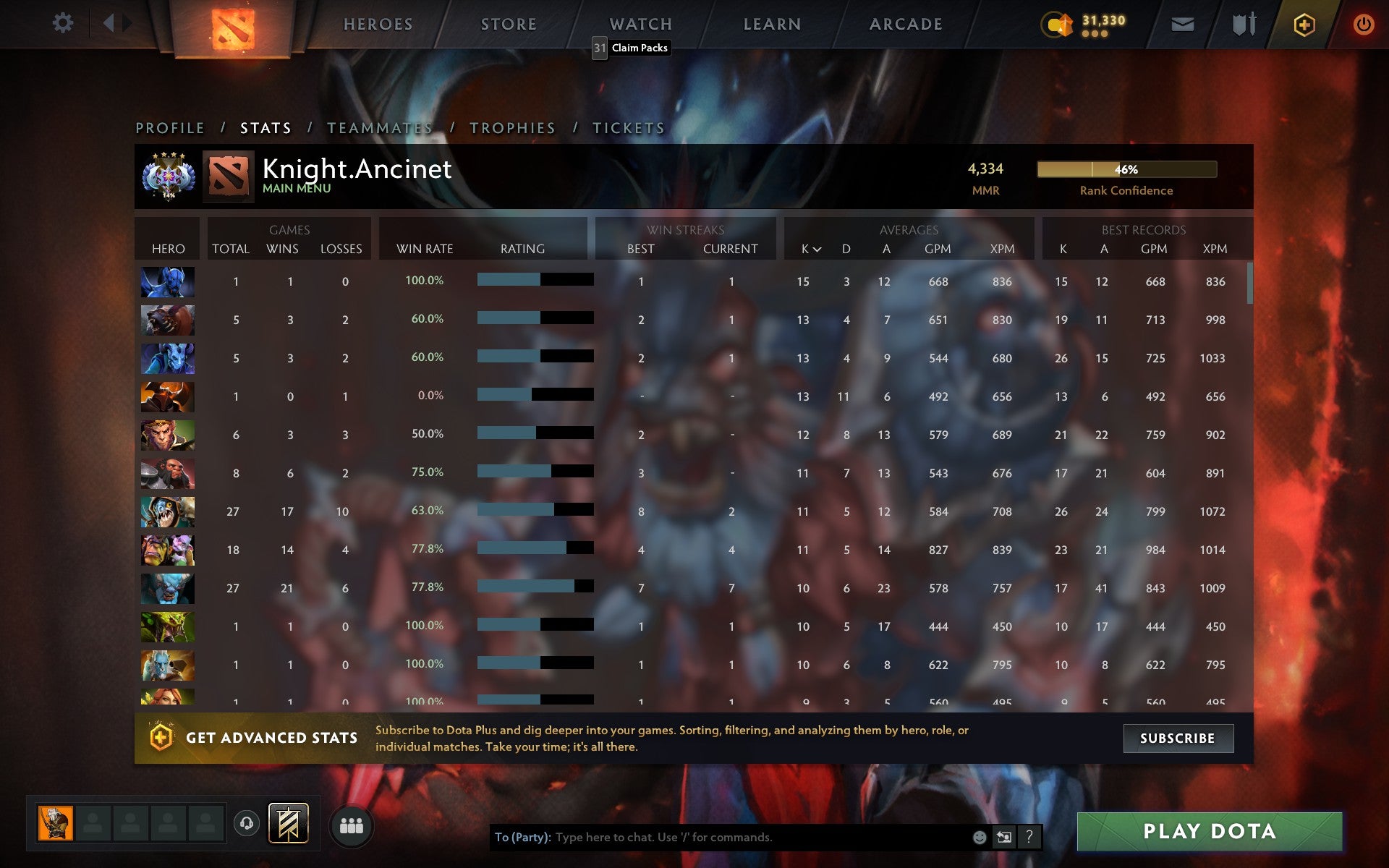
Task: Open the friends list icon
Action: pos(351,825)
